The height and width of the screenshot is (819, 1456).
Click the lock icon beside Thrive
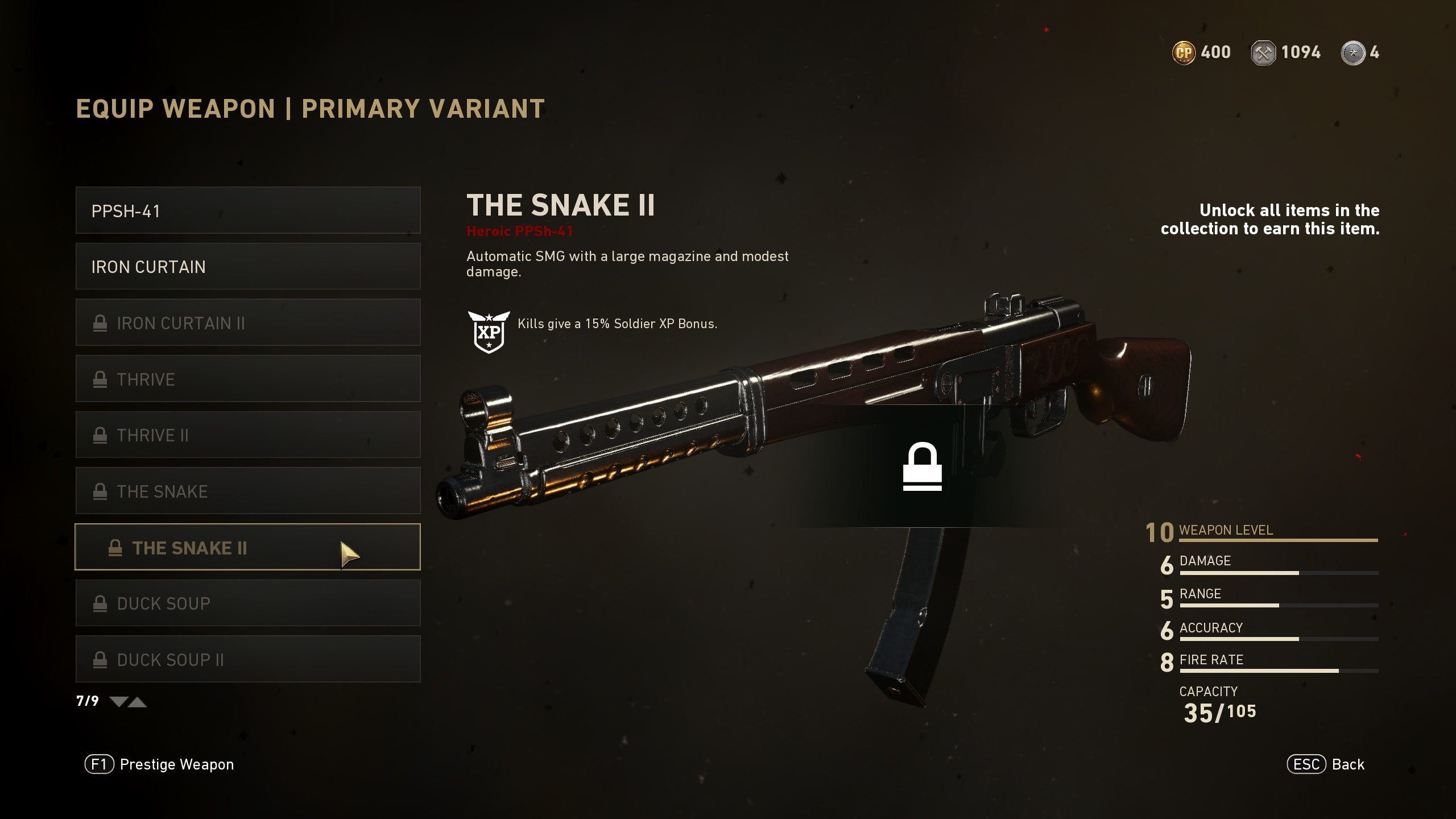101,379
